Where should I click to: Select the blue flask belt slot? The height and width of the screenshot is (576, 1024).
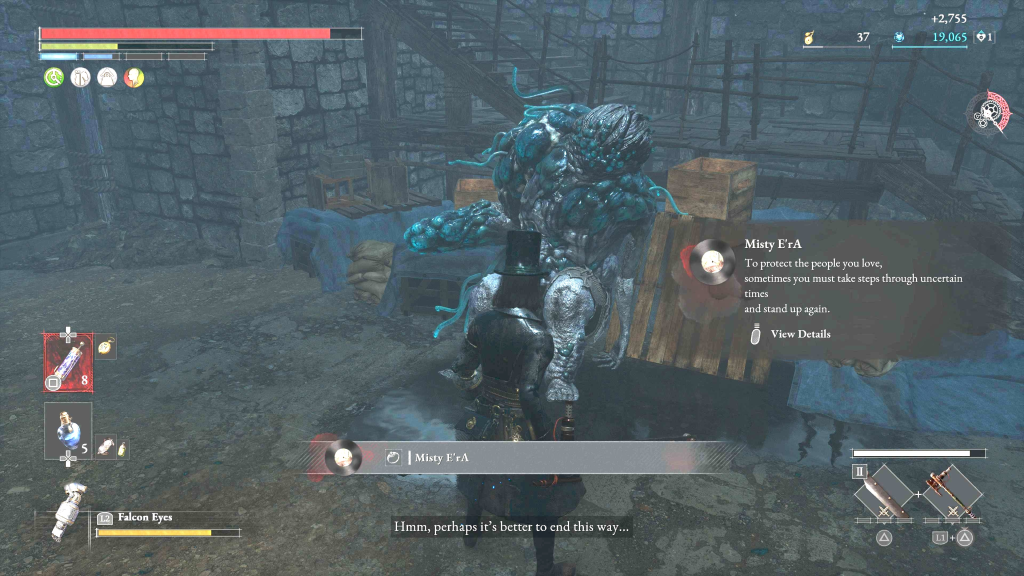point(67,431)
